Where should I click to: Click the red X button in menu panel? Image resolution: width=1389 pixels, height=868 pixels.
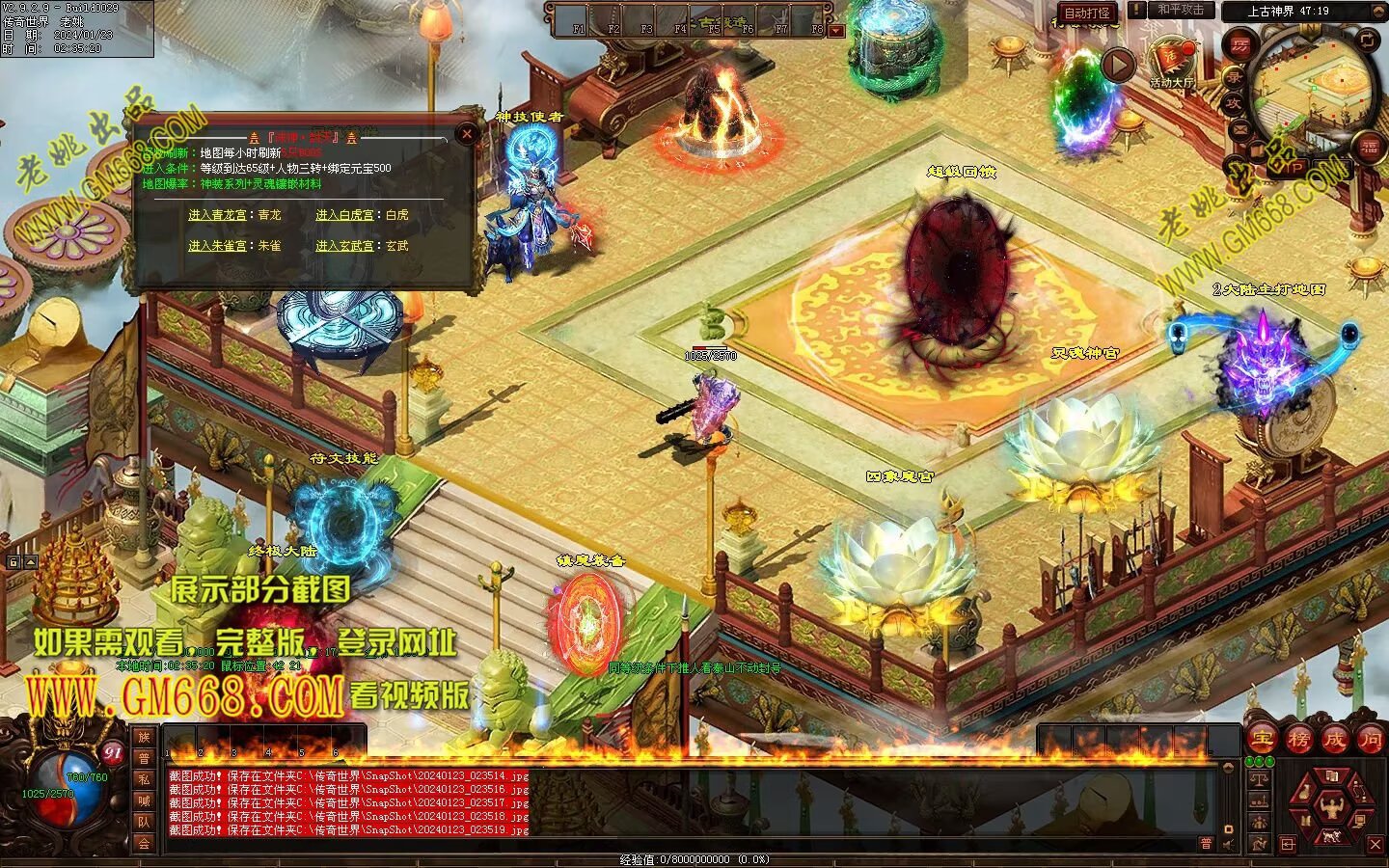point(1375,845)
